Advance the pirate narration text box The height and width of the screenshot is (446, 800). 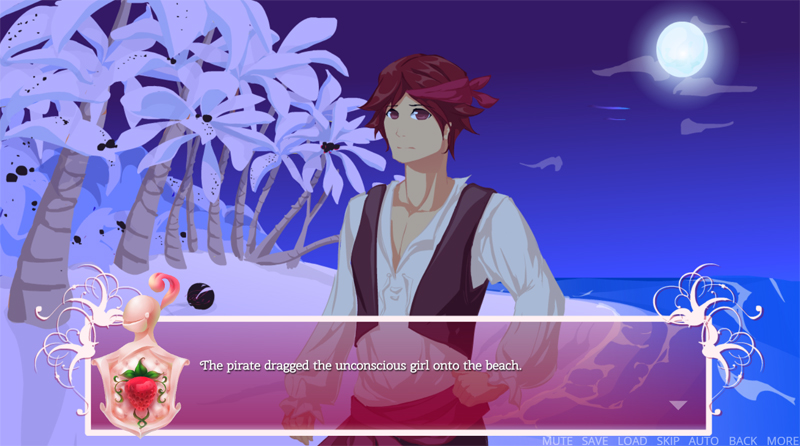coord(400,374)
